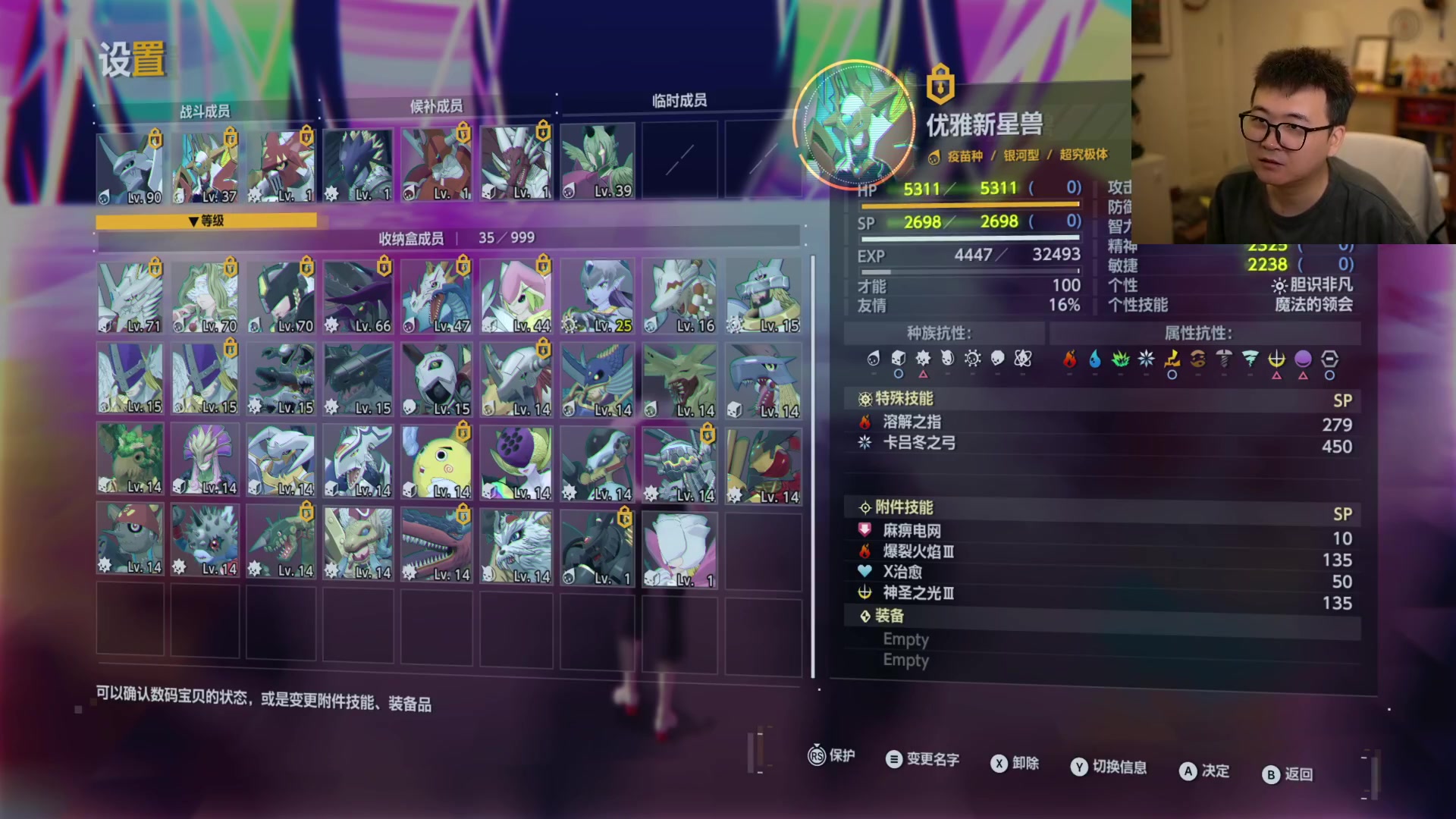Choose the 麻痹电网 attachment skill

click(1103, 532)
